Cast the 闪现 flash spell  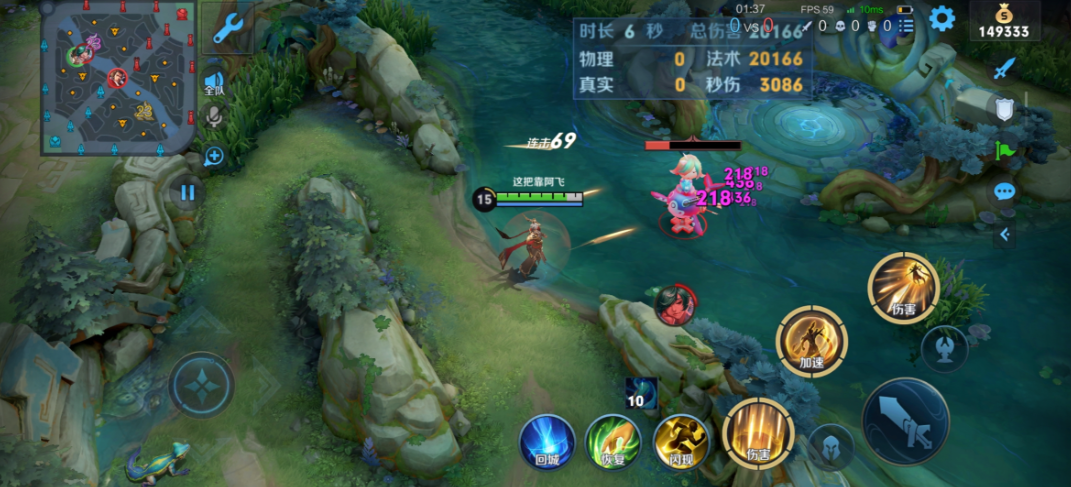[x=680, y=441]
